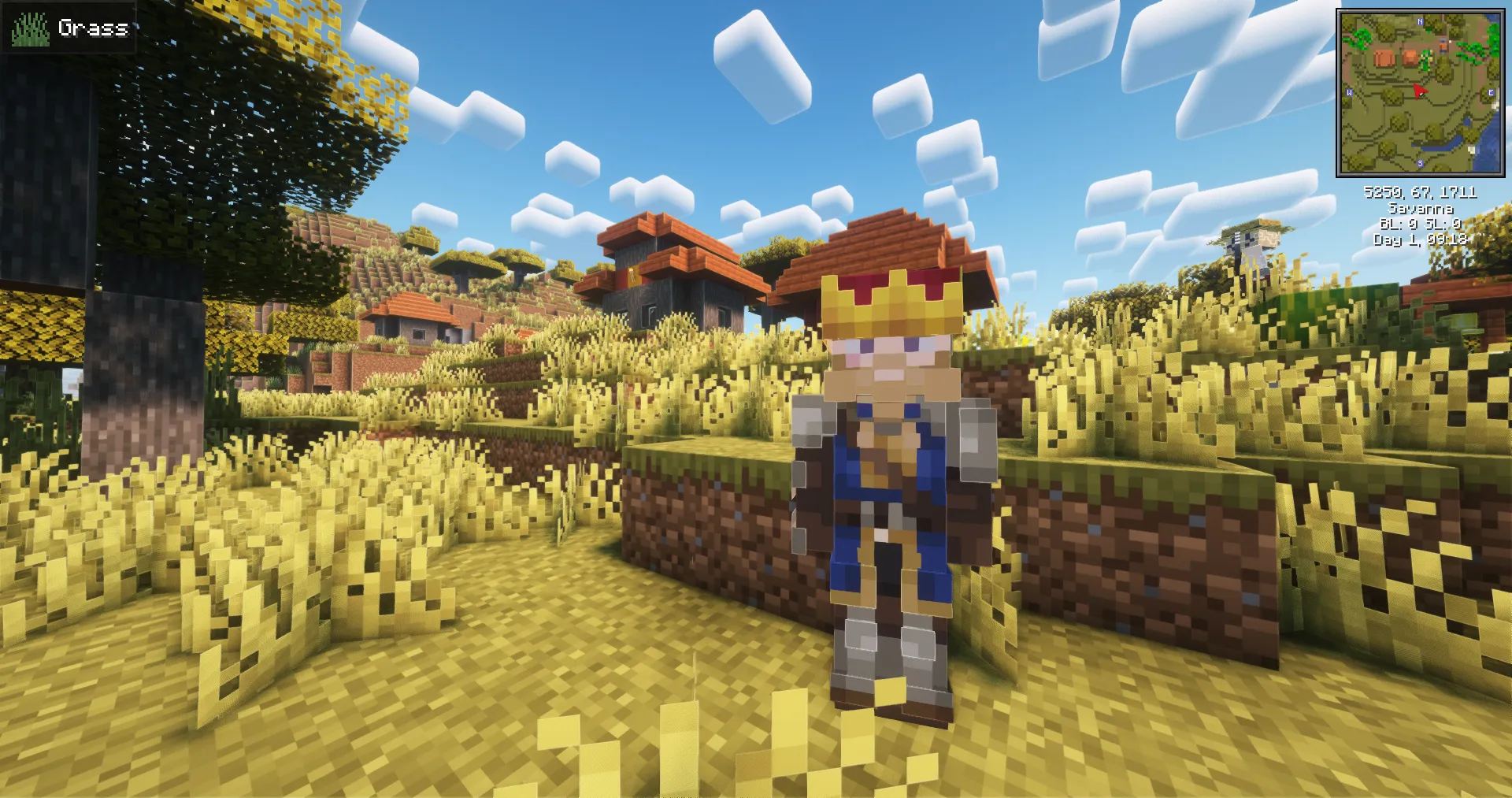This screenshot has width=1512, height=798.
Task: Click the S compass marker on the minimap
Action: point(1421,162)
